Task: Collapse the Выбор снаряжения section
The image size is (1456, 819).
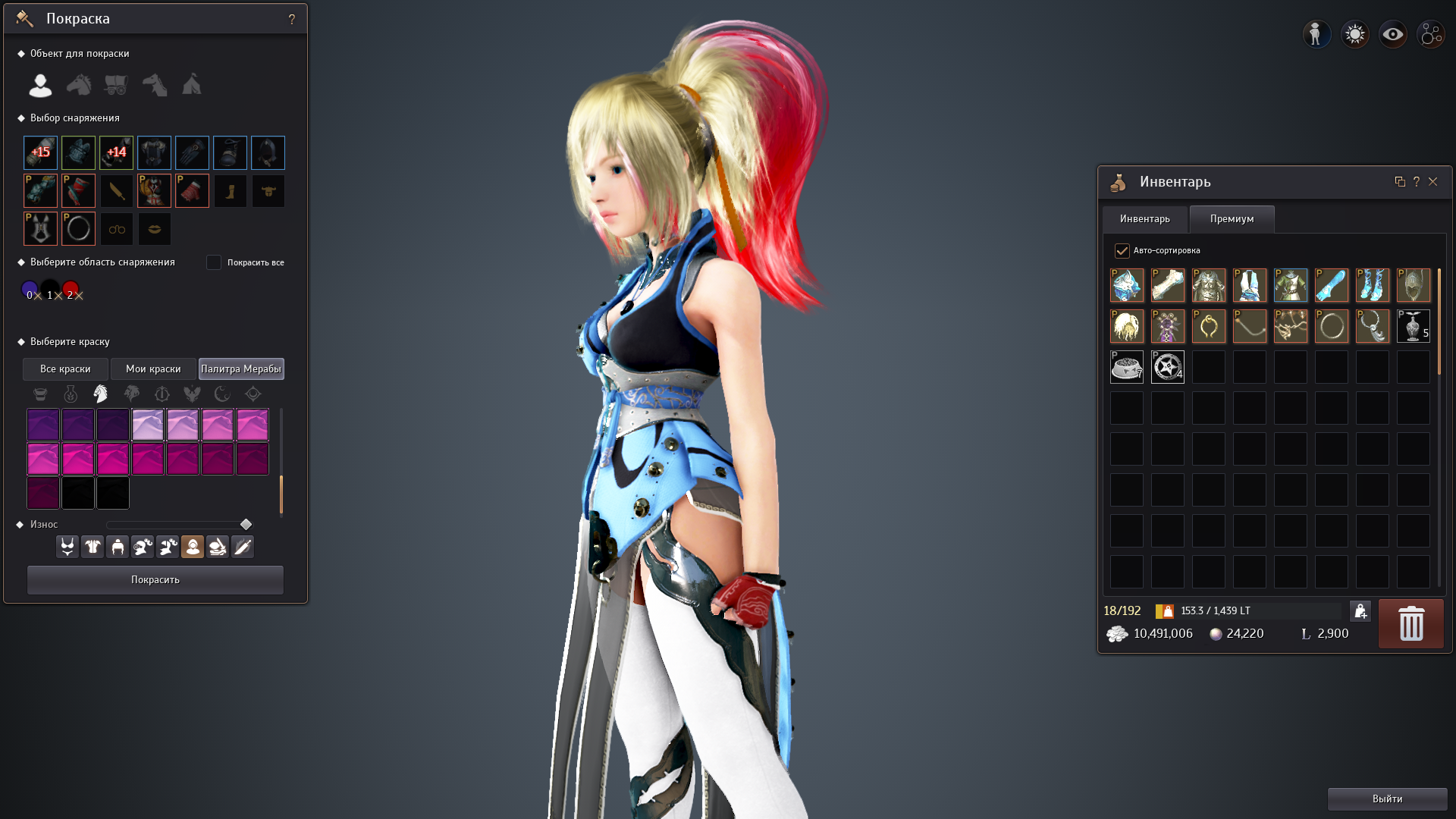Action: pos(20,118)
